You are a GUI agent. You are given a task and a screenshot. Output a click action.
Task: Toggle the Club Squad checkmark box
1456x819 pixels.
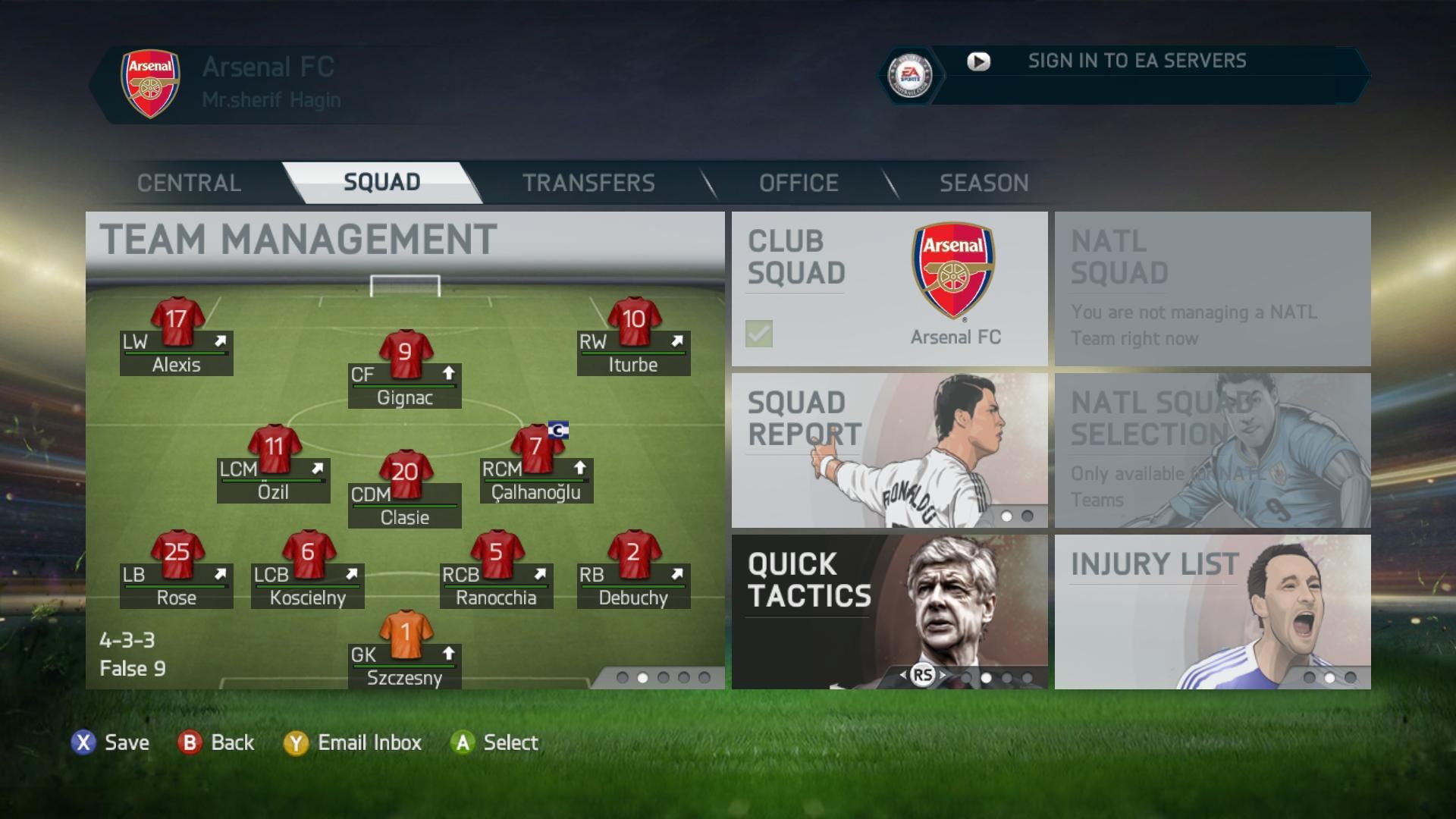tap(759, 334)
